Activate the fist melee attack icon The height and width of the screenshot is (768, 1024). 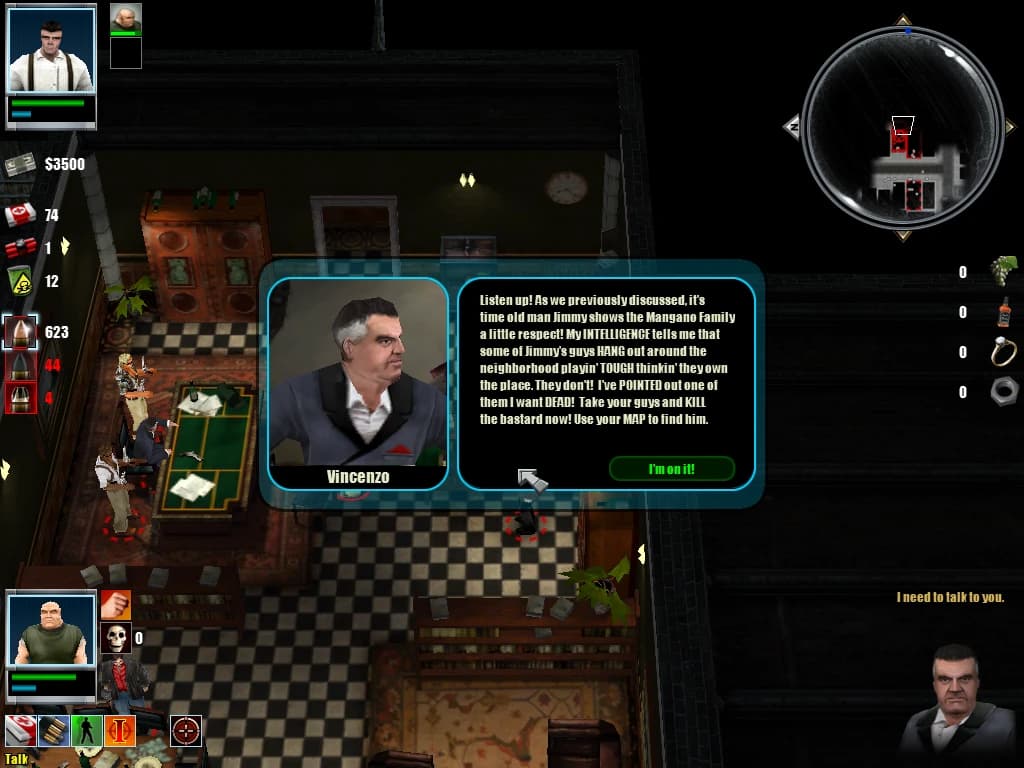[115, 604]
